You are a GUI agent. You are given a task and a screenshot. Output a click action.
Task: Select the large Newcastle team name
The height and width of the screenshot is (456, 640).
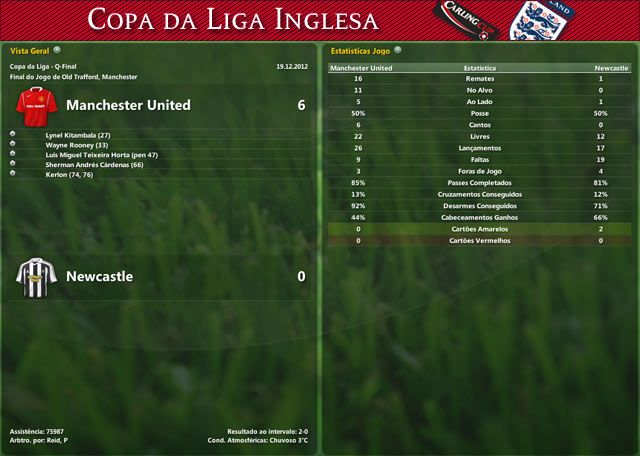point(99,276)
